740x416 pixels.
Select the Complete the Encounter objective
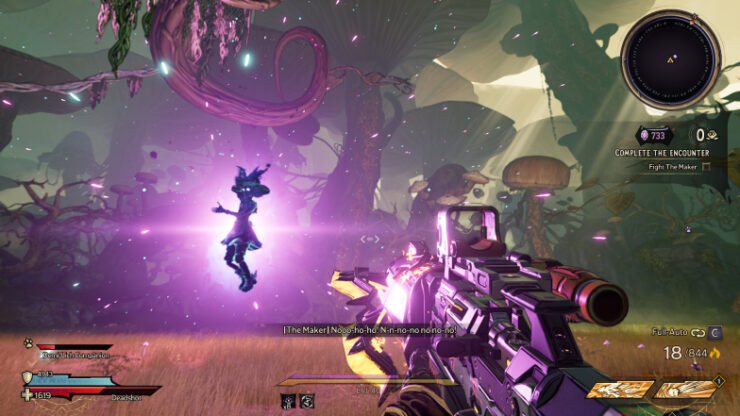[x=663, y=152]
